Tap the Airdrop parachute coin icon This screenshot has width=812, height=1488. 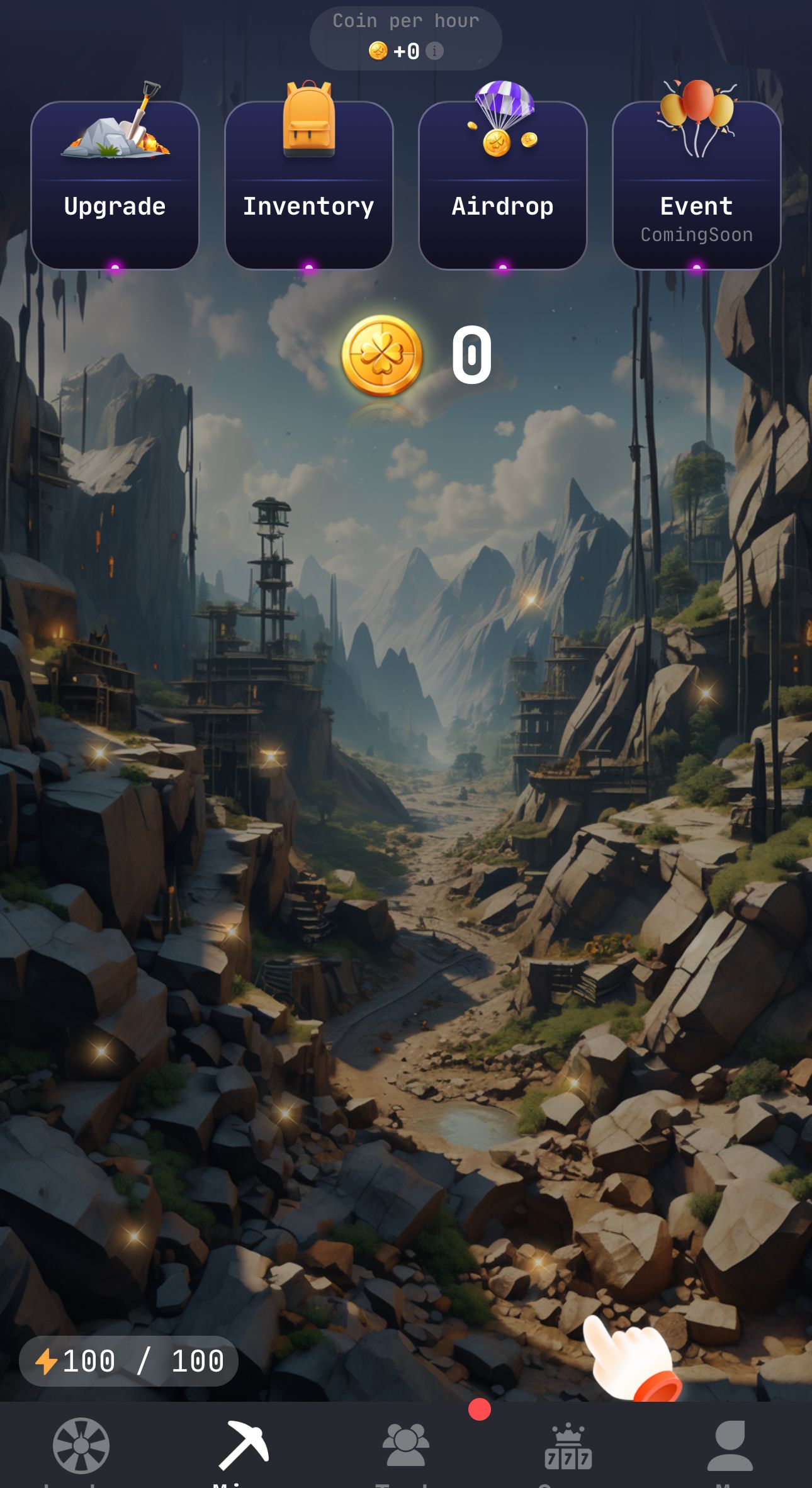coord(502,123)
